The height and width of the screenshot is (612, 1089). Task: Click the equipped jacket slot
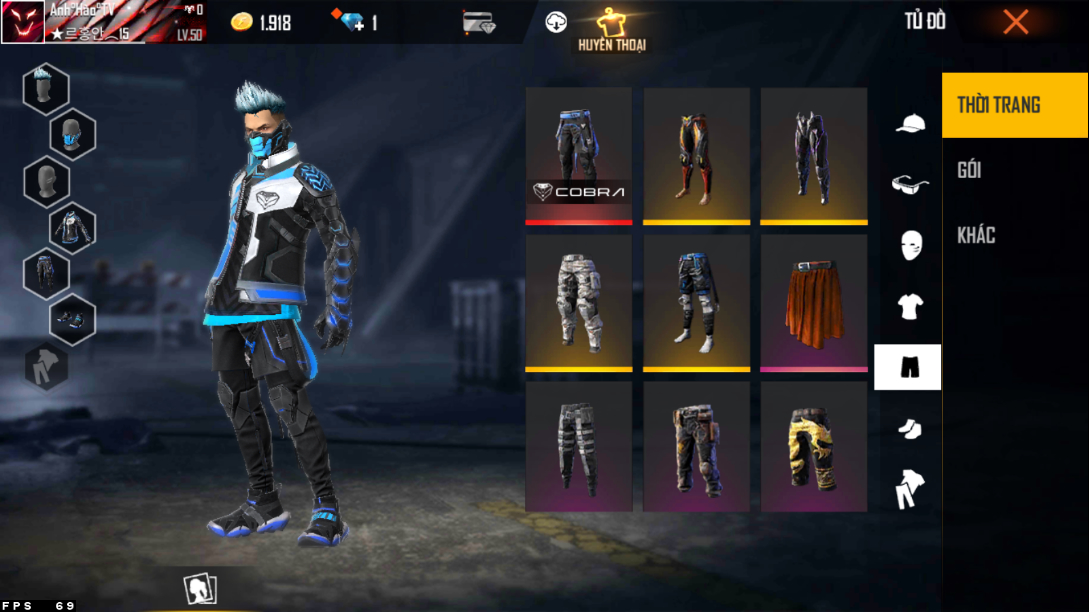[x=72, y=227]
